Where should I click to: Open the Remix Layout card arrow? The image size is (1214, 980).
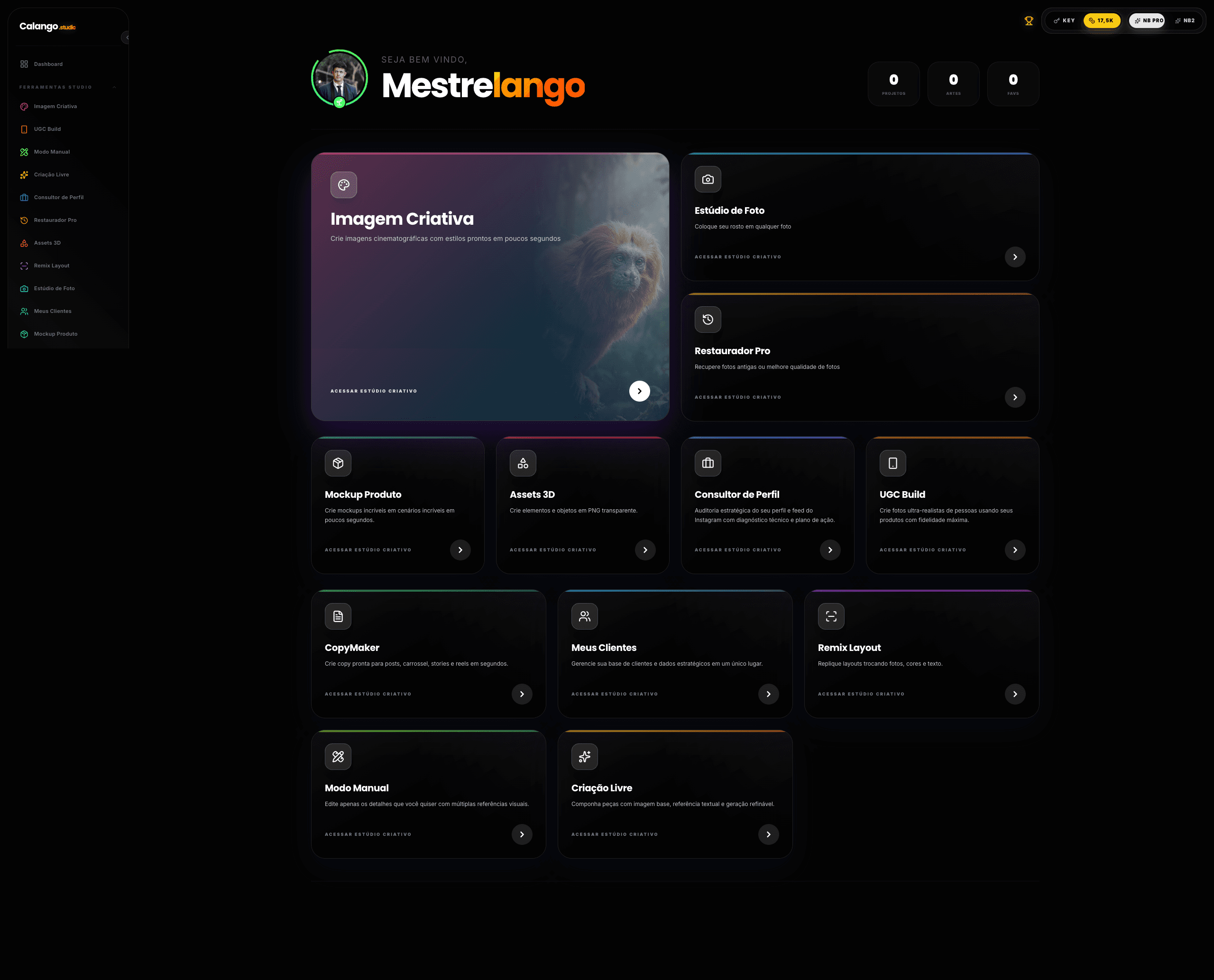point(1015,695)
